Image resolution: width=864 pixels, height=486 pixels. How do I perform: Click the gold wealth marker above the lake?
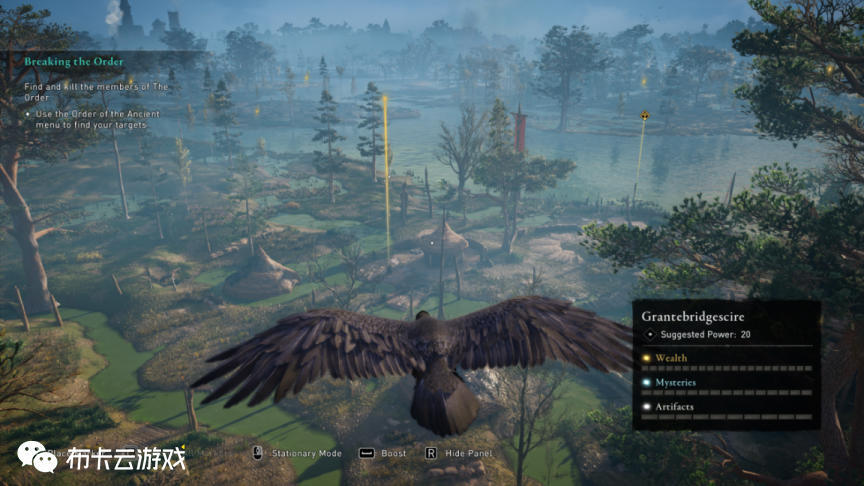click(x=644, y=116)
